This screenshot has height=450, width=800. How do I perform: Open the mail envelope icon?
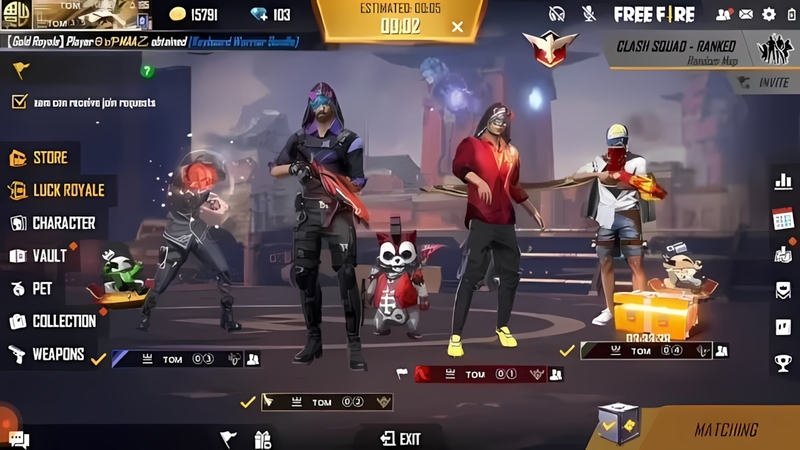pyautogui.click(x=745, y=14)
